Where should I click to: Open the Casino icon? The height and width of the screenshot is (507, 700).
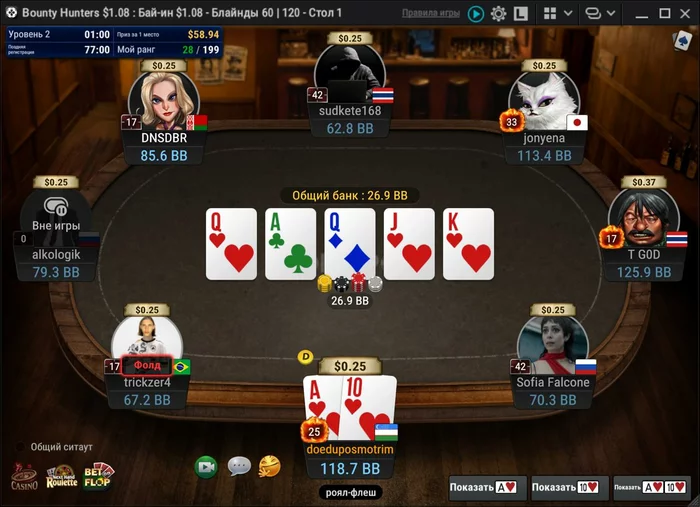(x=24, y=476)
